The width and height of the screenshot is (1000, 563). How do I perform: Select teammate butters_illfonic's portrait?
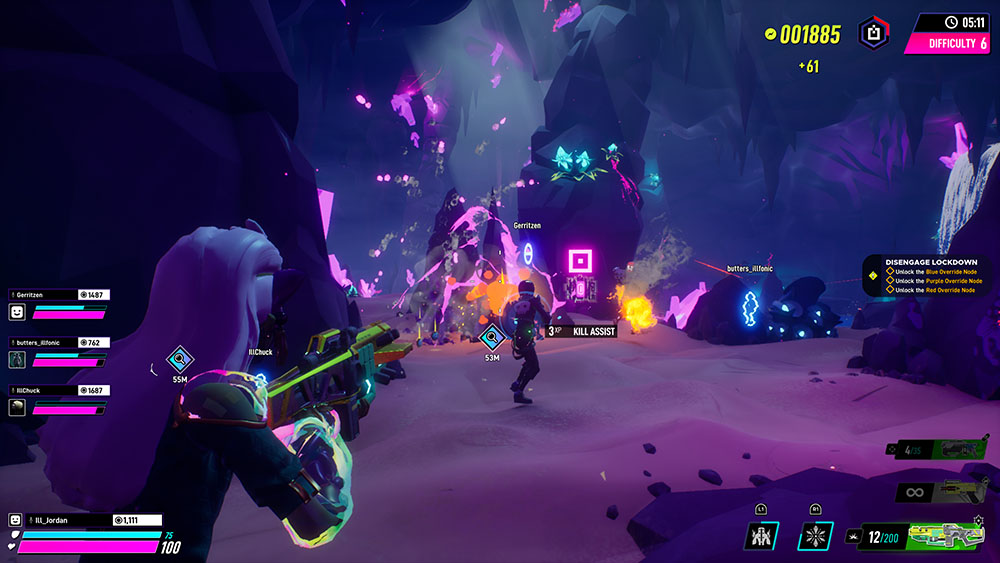(17, 359)
